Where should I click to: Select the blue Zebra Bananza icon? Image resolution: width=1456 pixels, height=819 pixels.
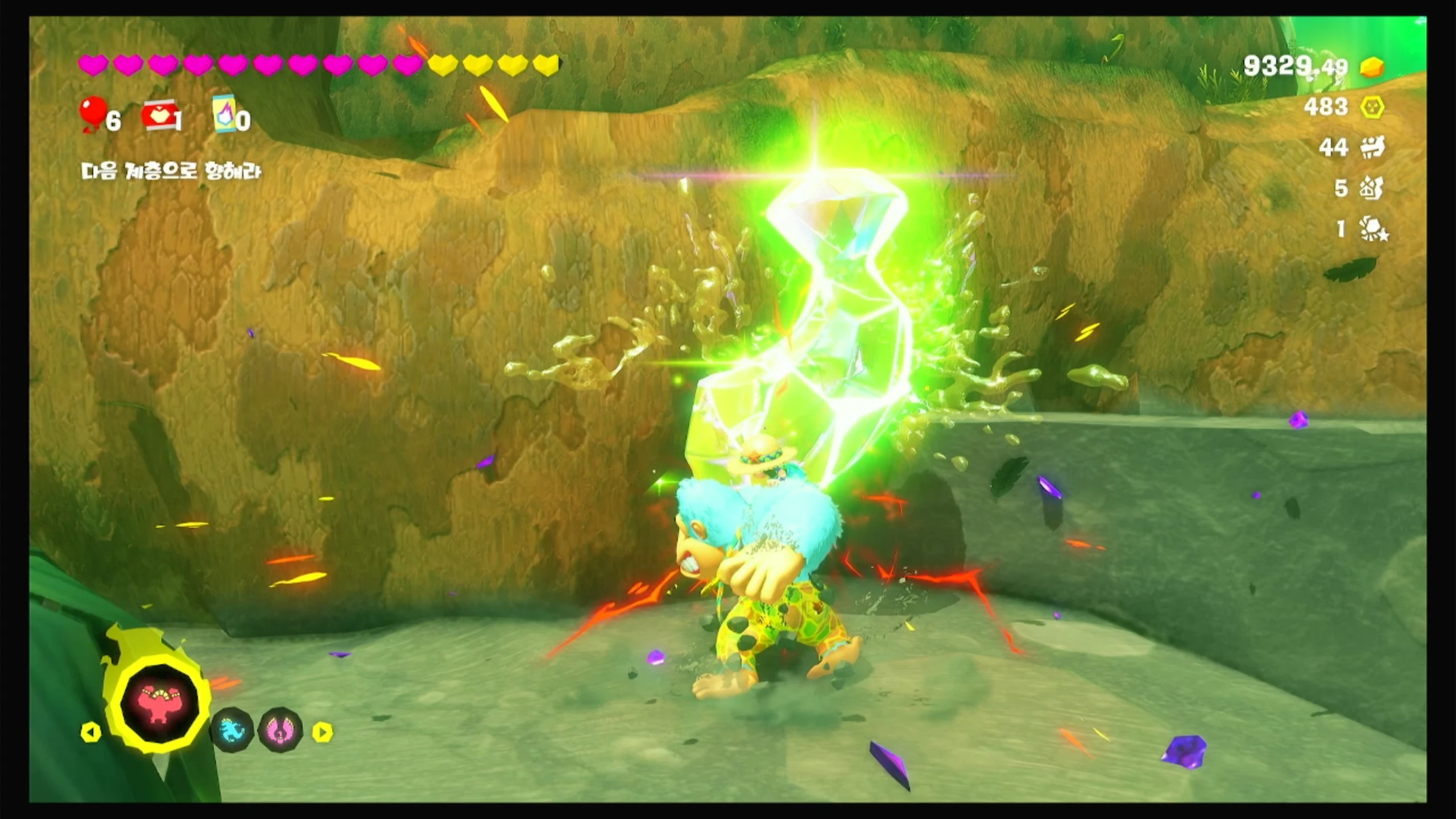(232, 730)
